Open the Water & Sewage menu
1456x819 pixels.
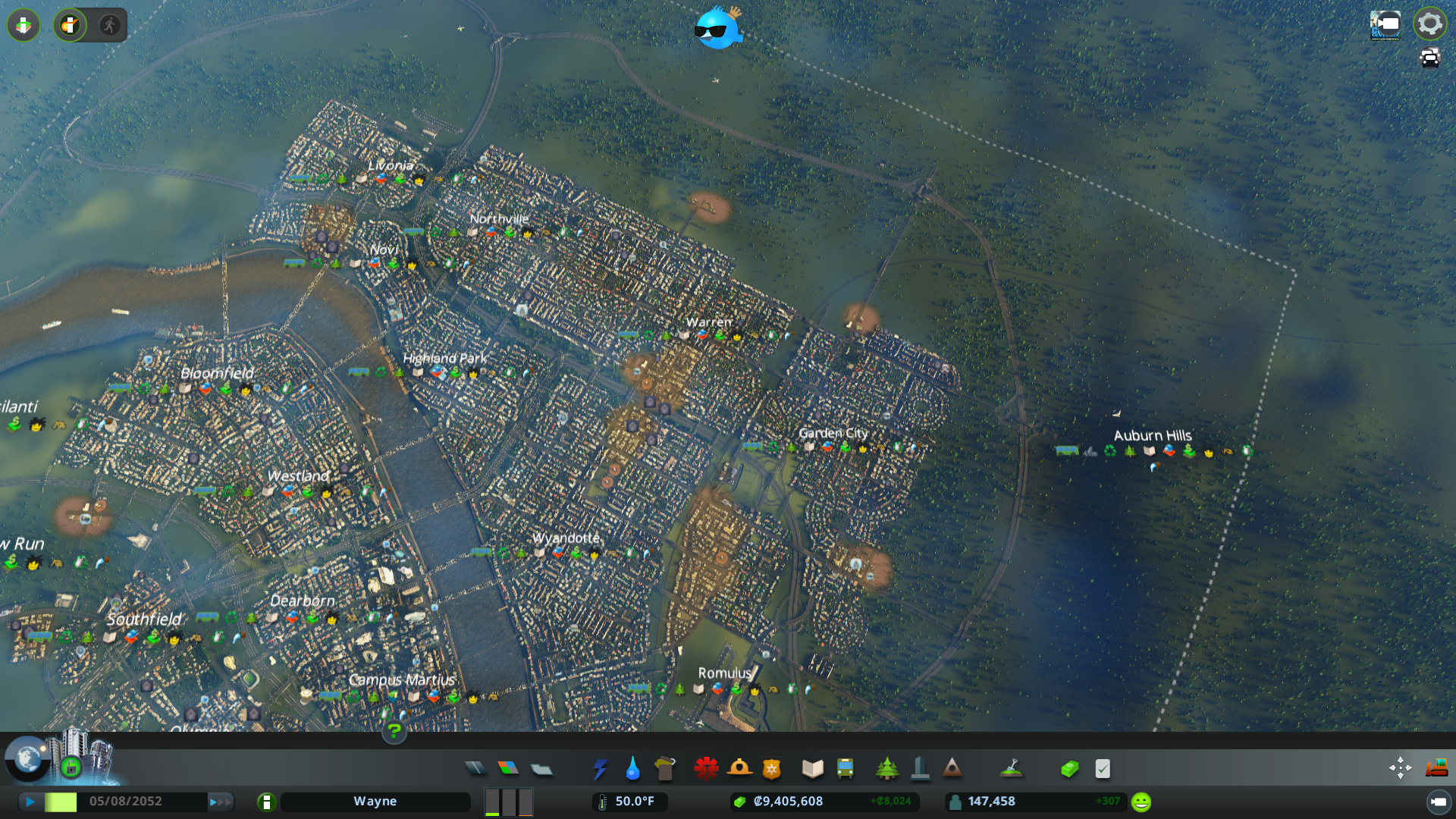coord(633,768)
